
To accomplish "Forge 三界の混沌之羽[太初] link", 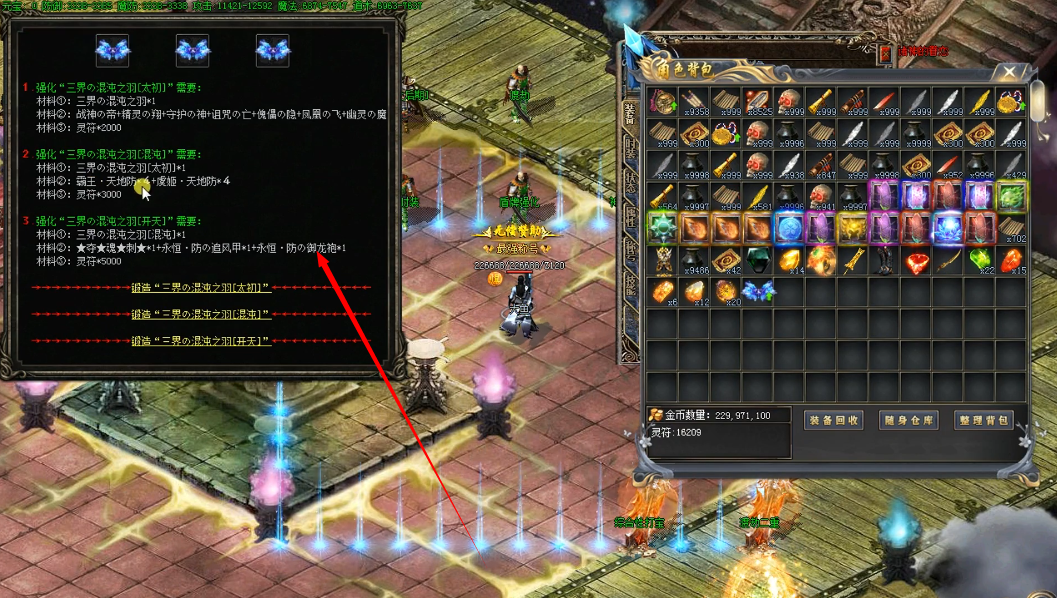I will (201, 288).
